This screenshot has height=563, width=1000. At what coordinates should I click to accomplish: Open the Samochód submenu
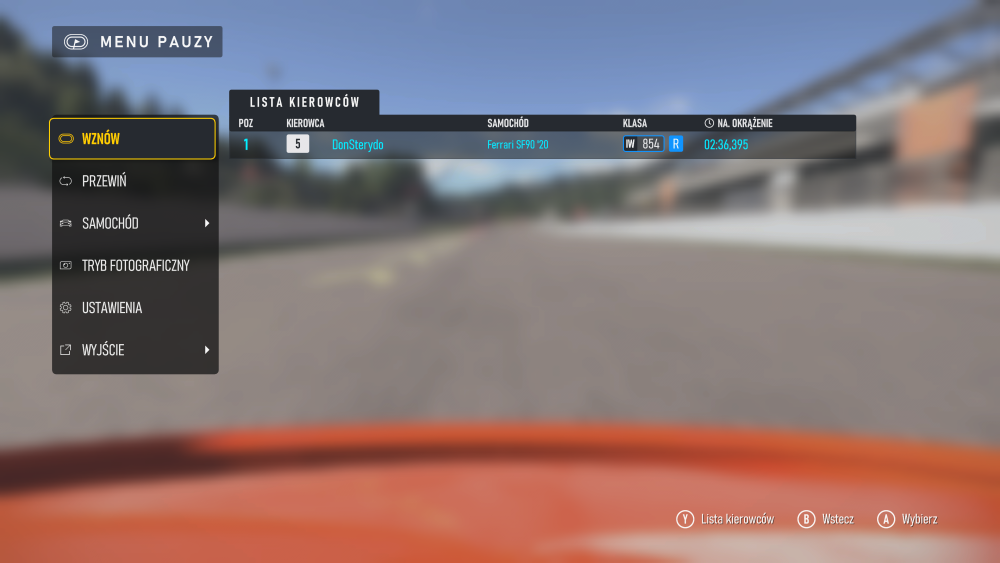point(132,223)
